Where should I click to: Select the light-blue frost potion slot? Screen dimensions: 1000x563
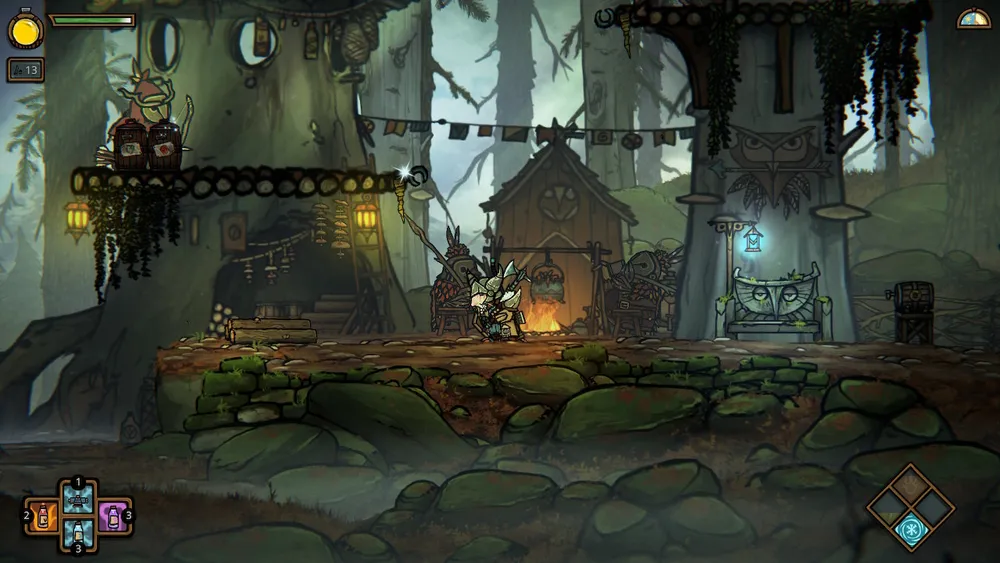[x=78, y=534]
